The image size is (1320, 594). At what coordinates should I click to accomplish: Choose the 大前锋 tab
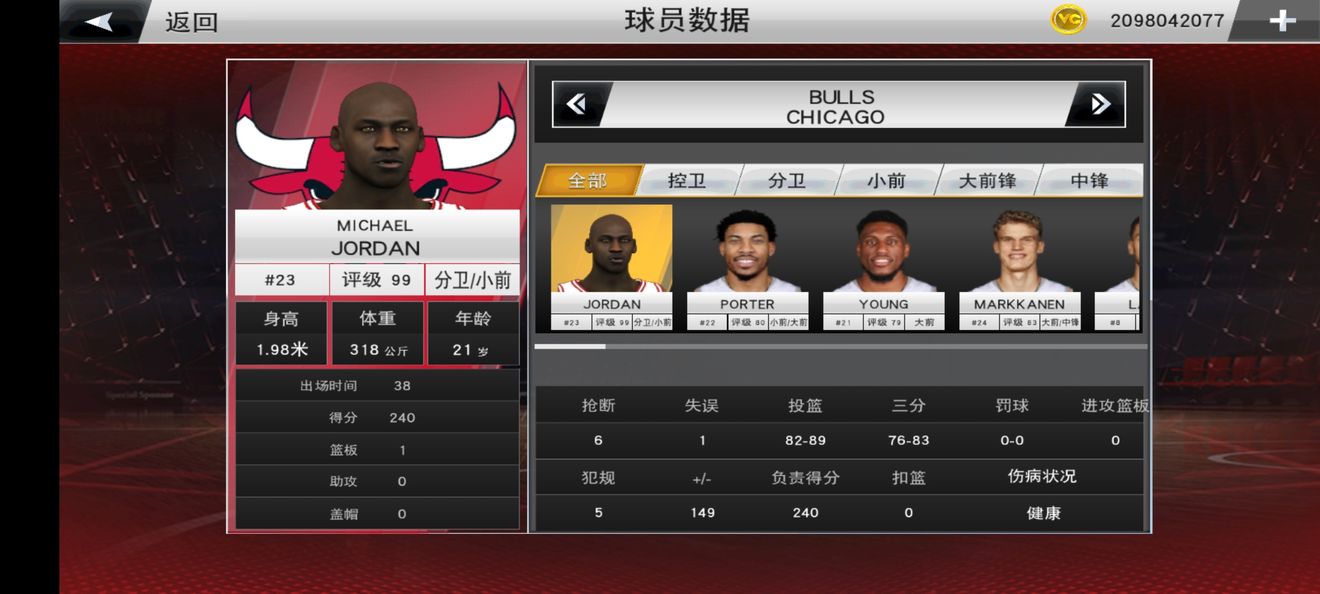click(987, 181)
